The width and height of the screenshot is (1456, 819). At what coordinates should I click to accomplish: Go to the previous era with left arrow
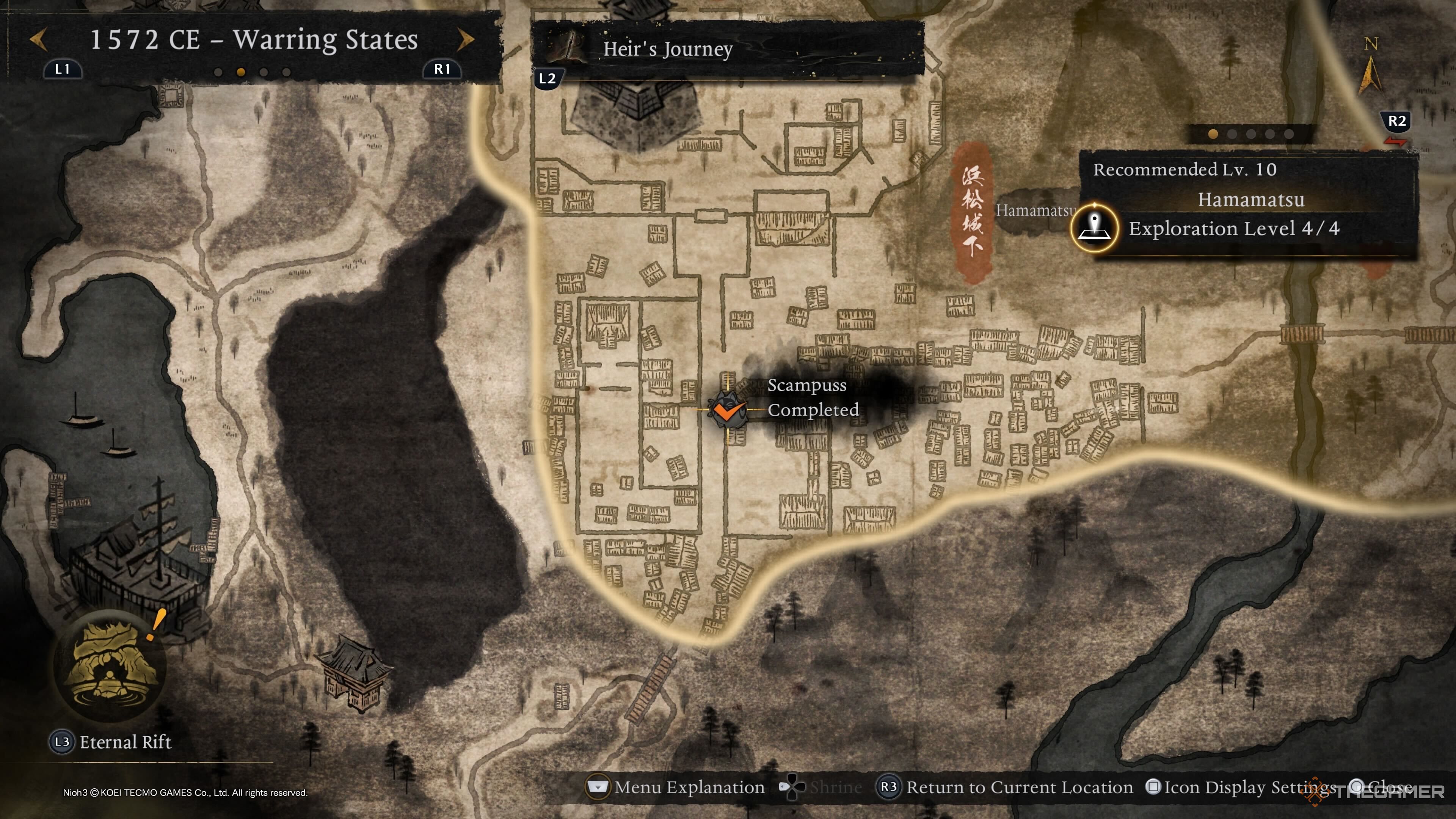tap(38, 39)
